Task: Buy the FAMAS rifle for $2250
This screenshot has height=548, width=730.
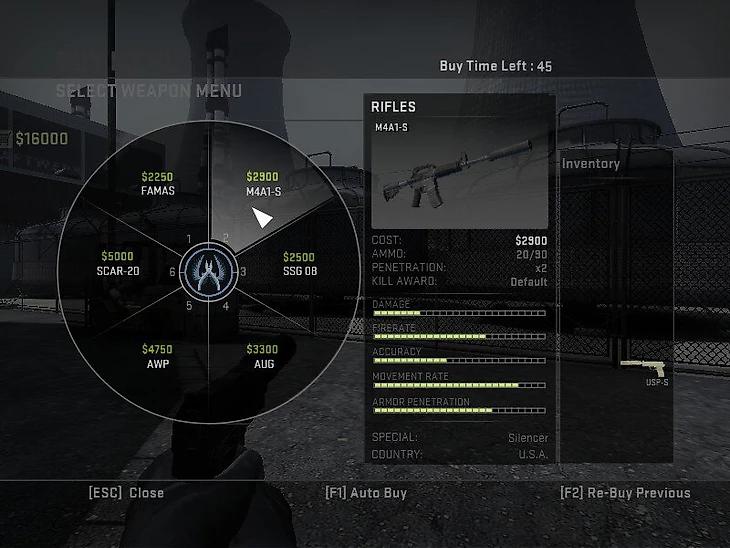Action: pyautogui.click(x=157, y=184)
